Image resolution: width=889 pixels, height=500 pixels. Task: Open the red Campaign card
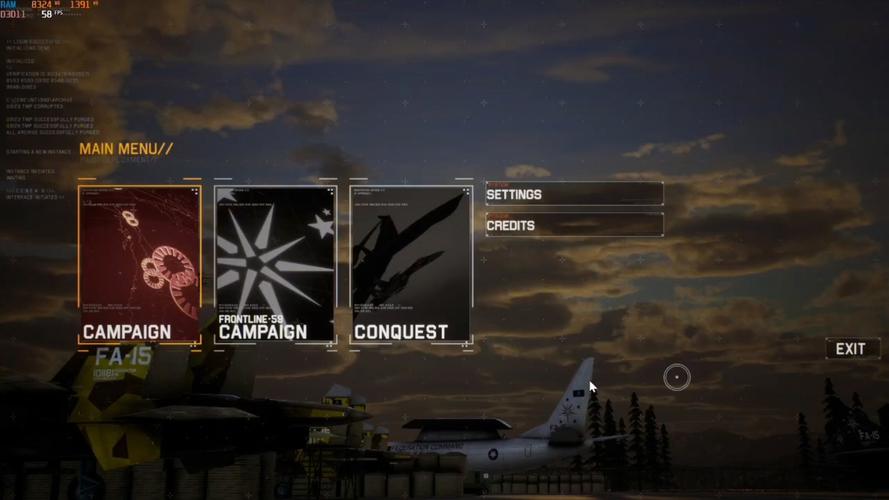click(x=140, y=265)
